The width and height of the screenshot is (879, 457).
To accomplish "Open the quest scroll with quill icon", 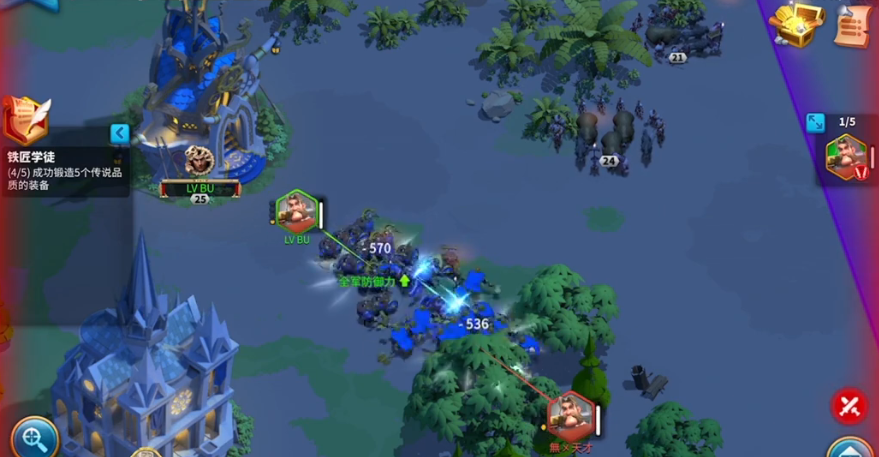I will 26,121.
